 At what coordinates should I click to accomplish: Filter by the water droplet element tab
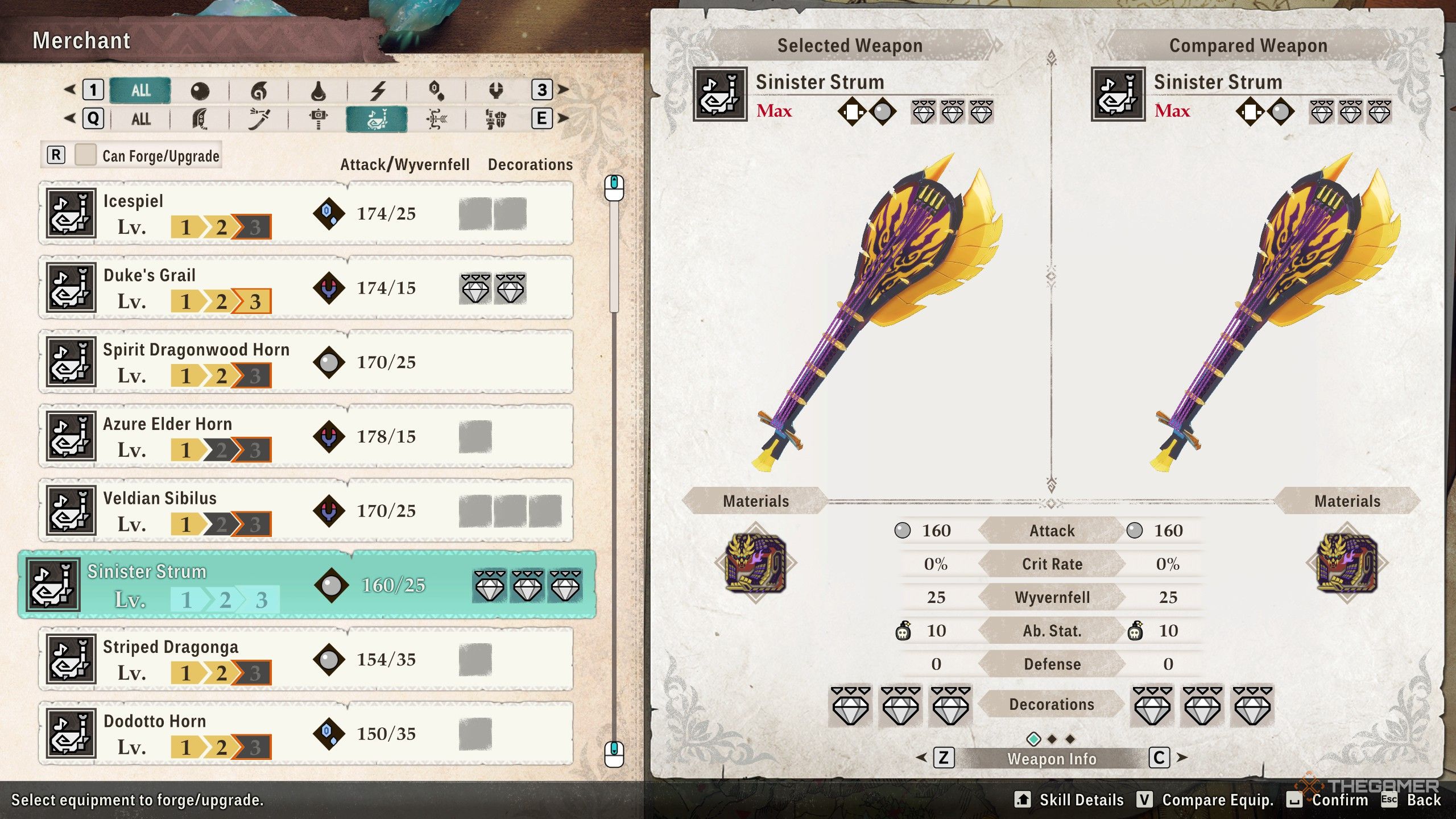click(x=318, y=90)
